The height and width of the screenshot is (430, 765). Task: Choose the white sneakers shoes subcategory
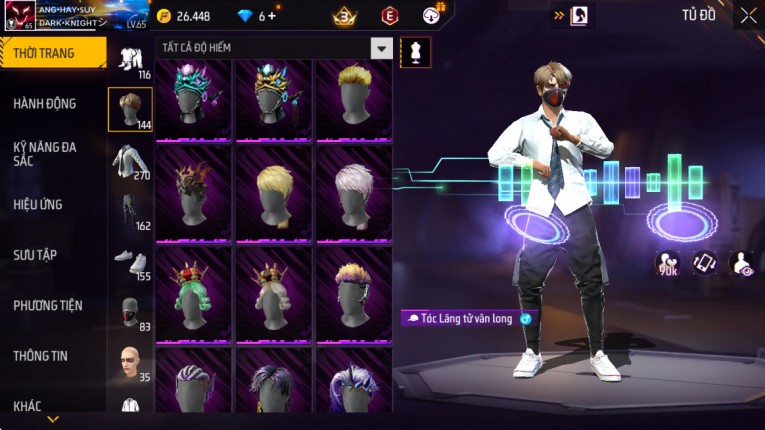pyautogui.click(x=130, y=260)
